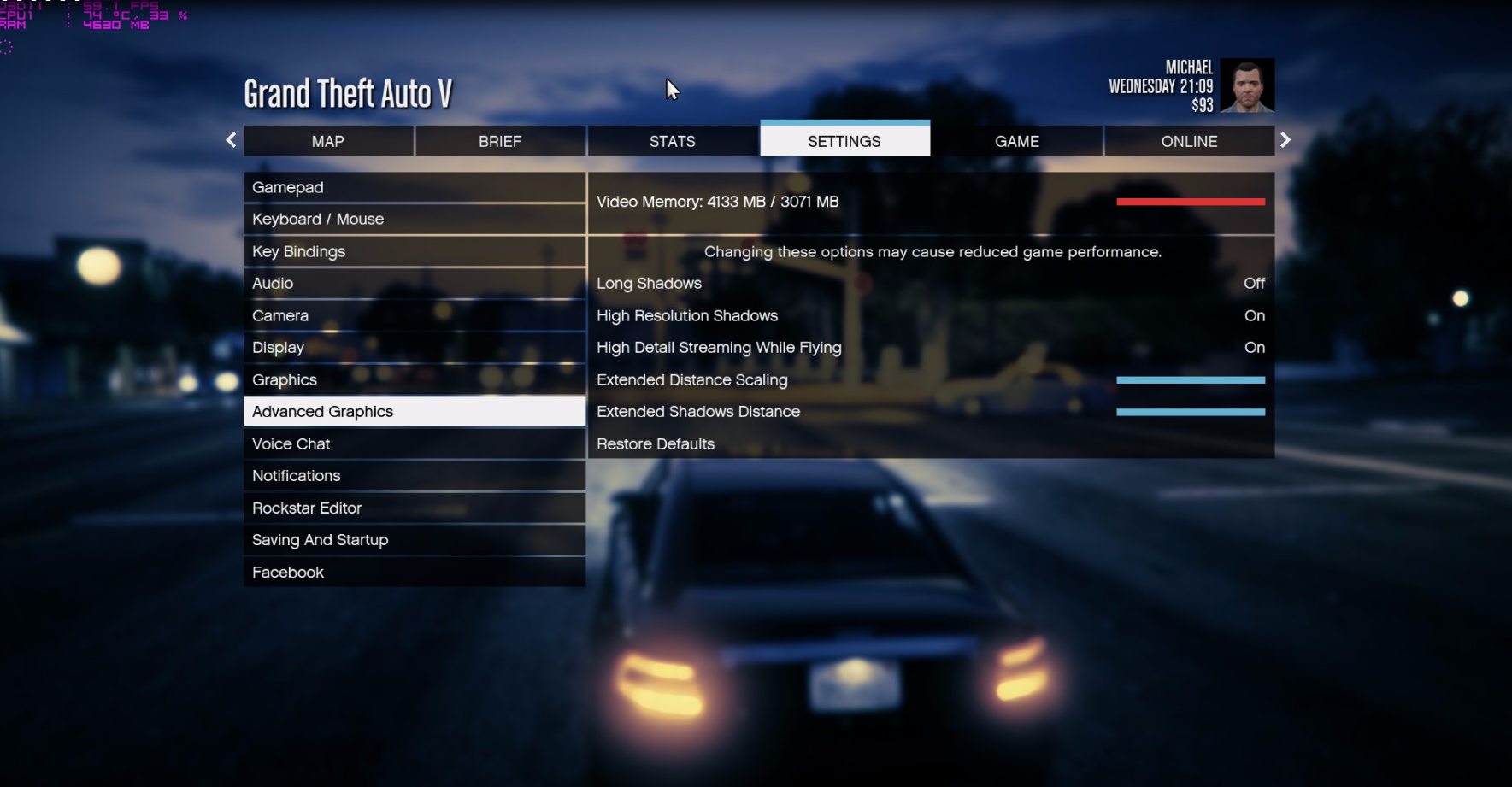Open Gamepad settings
Viewport: 1512px width, 787px height.
coord(414,187)
